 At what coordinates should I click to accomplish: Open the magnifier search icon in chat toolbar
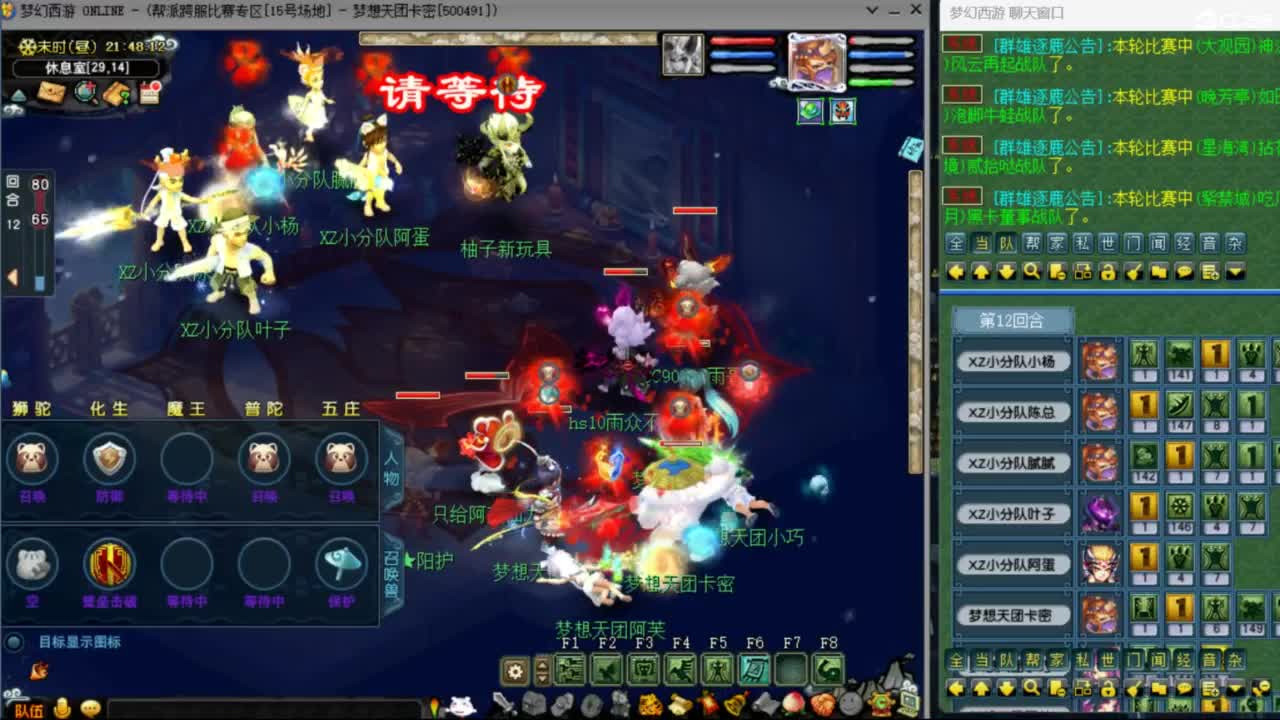click(x=1032, y=272)
